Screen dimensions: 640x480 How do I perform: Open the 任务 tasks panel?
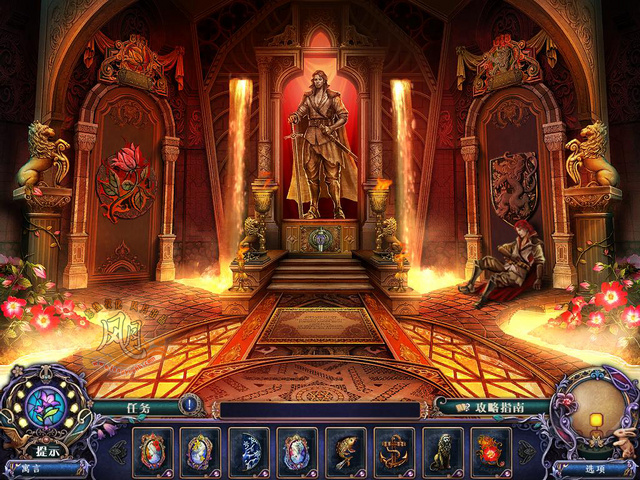pyautogui.click(x=142, y=408)
